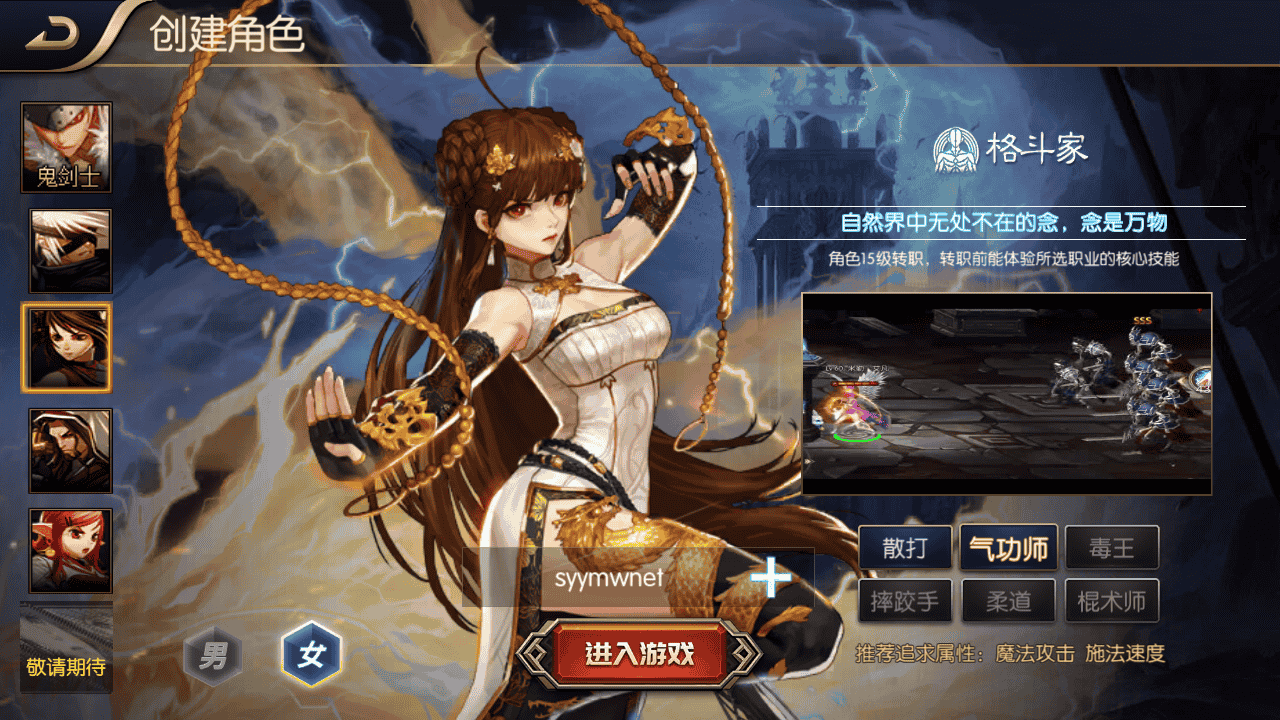The width and height of the screenshot is (1280, 720).
Task: Start with the 进入游戏 button
Action: pyautogui.click(x=639, y=655)
